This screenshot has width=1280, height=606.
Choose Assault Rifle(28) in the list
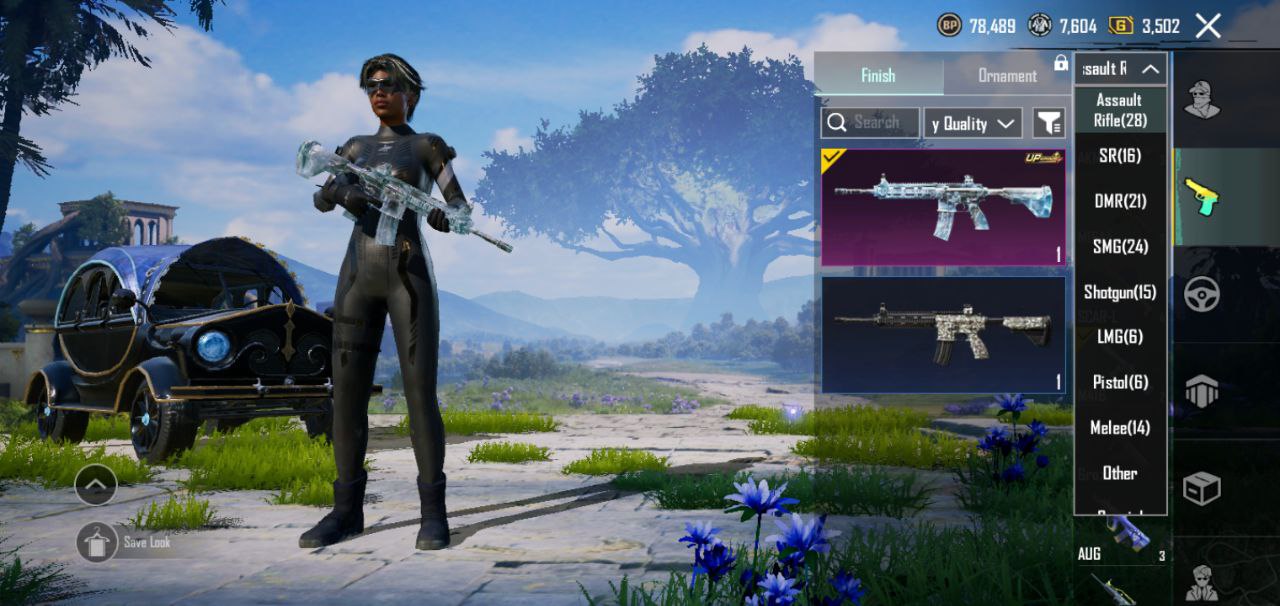pyautogui.click(x=1120, y=110)
